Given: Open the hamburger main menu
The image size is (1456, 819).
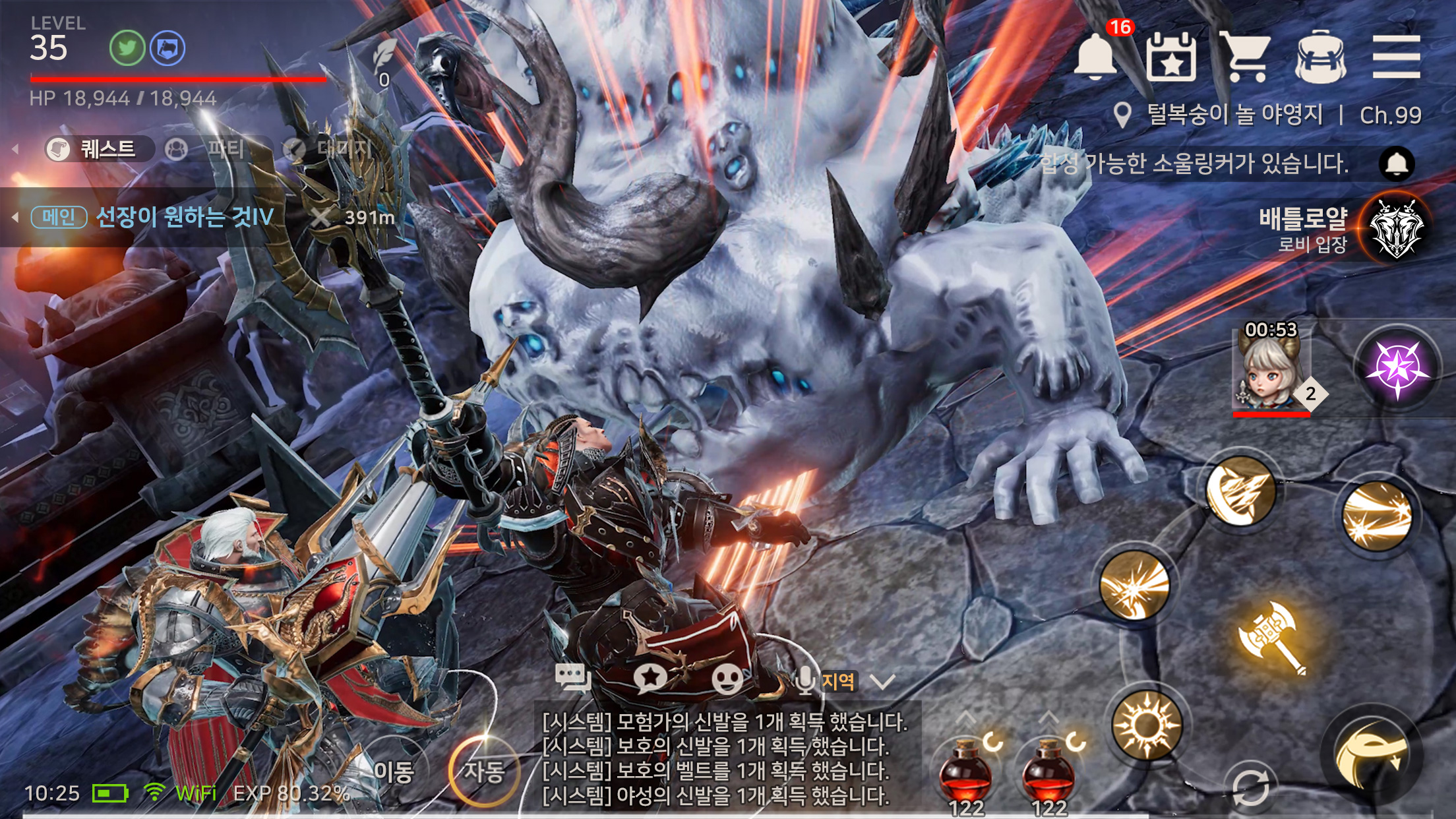Looking at the screenshot, I should [1395, 57].
